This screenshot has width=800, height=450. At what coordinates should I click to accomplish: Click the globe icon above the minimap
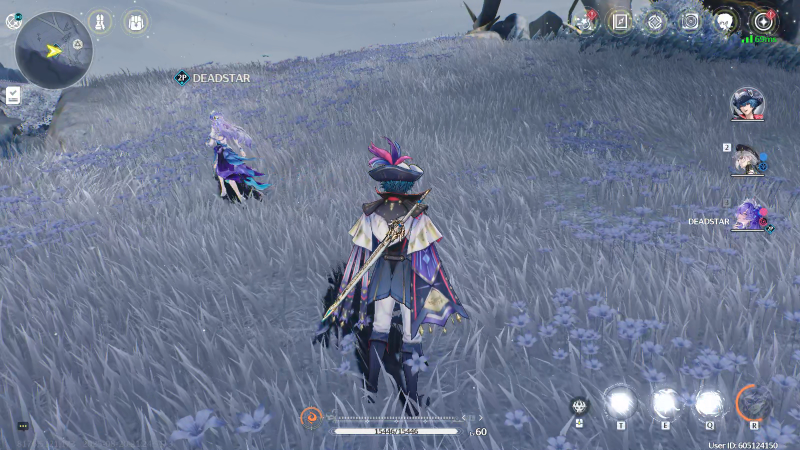pyautogui.click(x=13, y=21)
